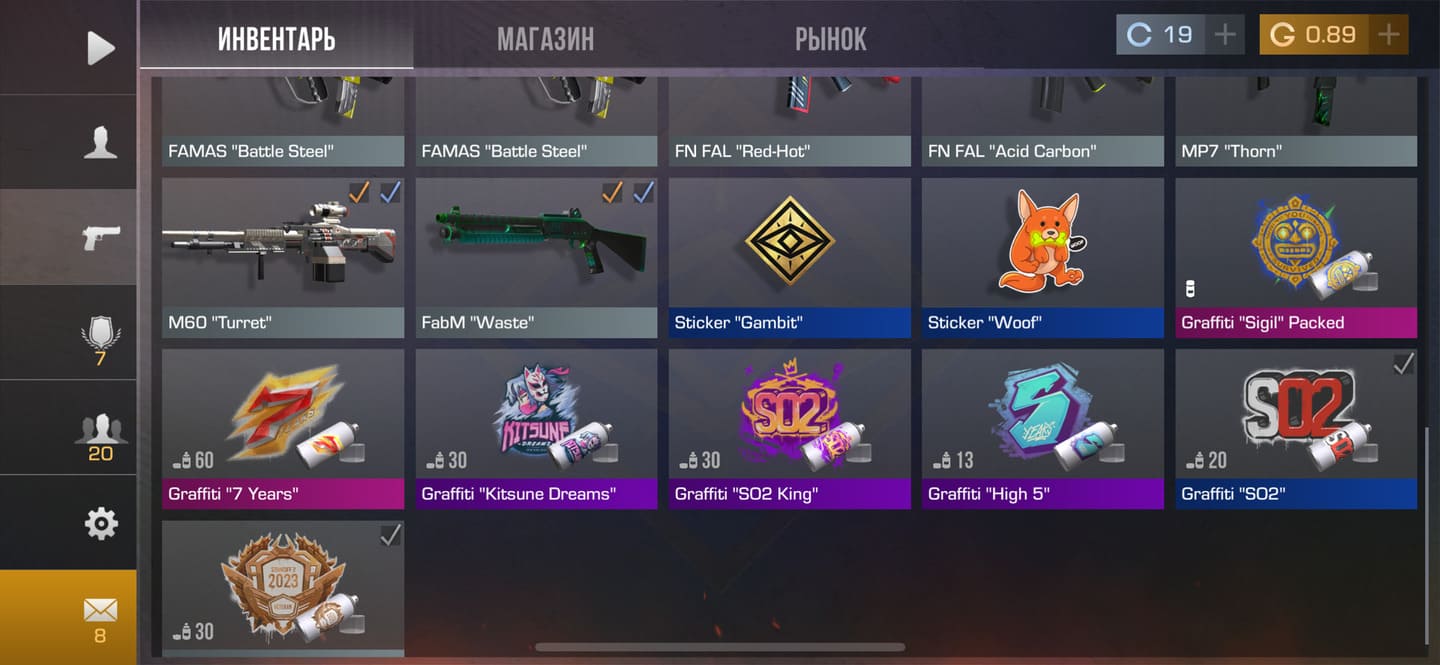
Task: Pick the Graffiti "Kitsune Dreams" item
Action: tap(536, 427)
